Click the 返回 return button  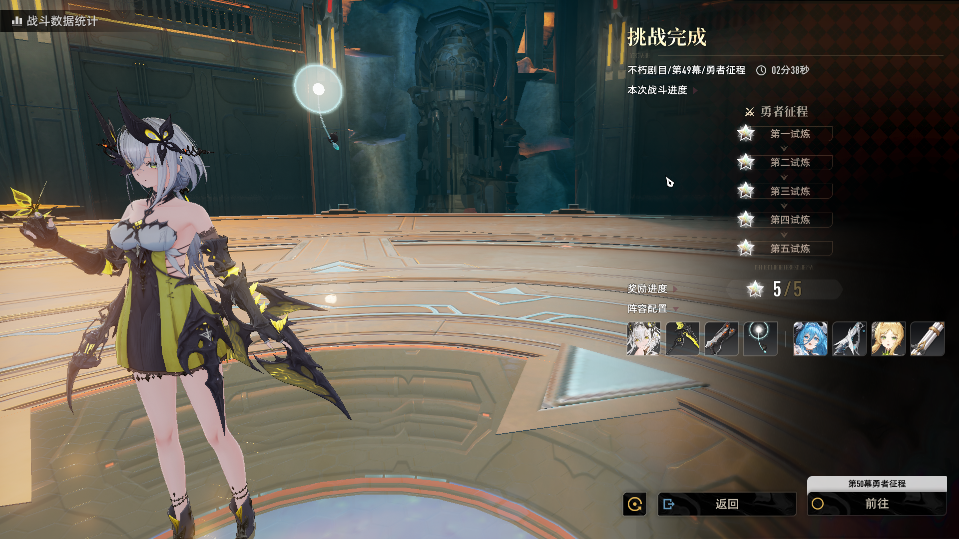(x=727, y=504)
